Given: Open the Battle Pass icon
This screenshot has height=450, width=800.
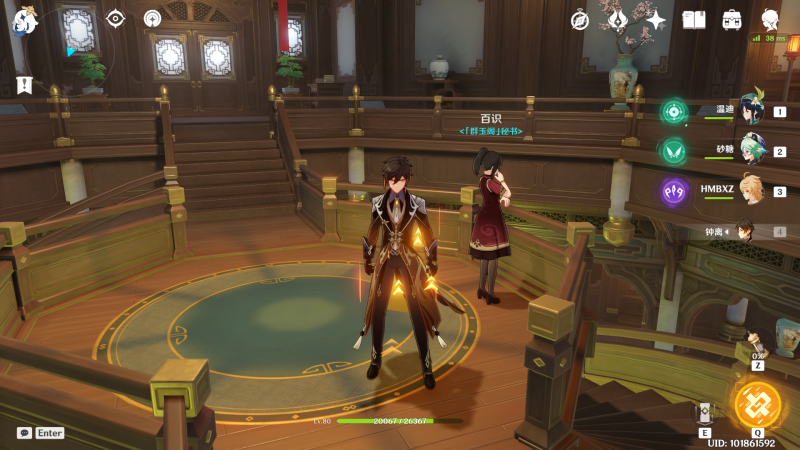Looking at the screenshot, I should tap(618, 20).
